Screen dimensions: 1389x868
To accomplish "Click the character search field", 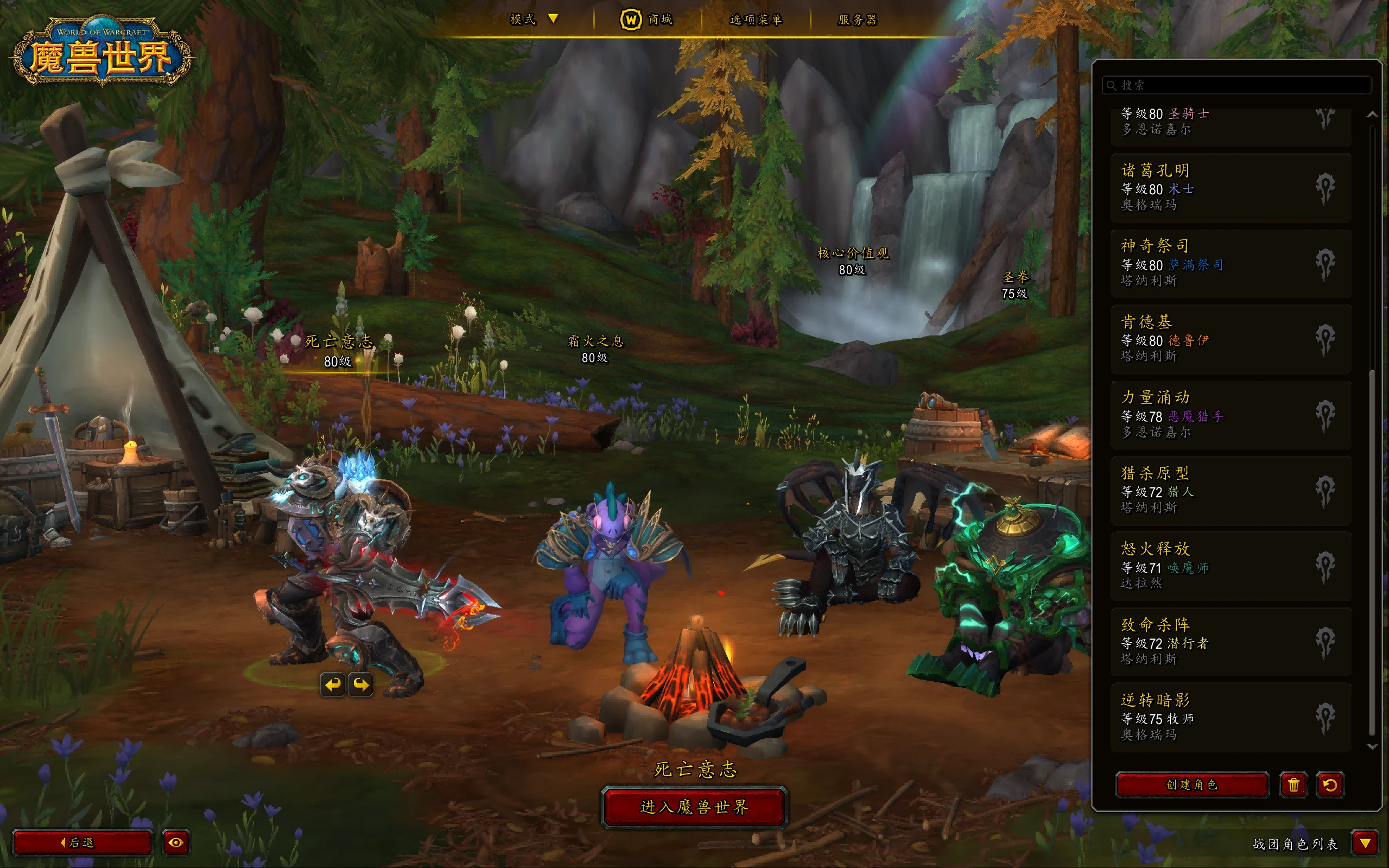I will click(1237, 85).
